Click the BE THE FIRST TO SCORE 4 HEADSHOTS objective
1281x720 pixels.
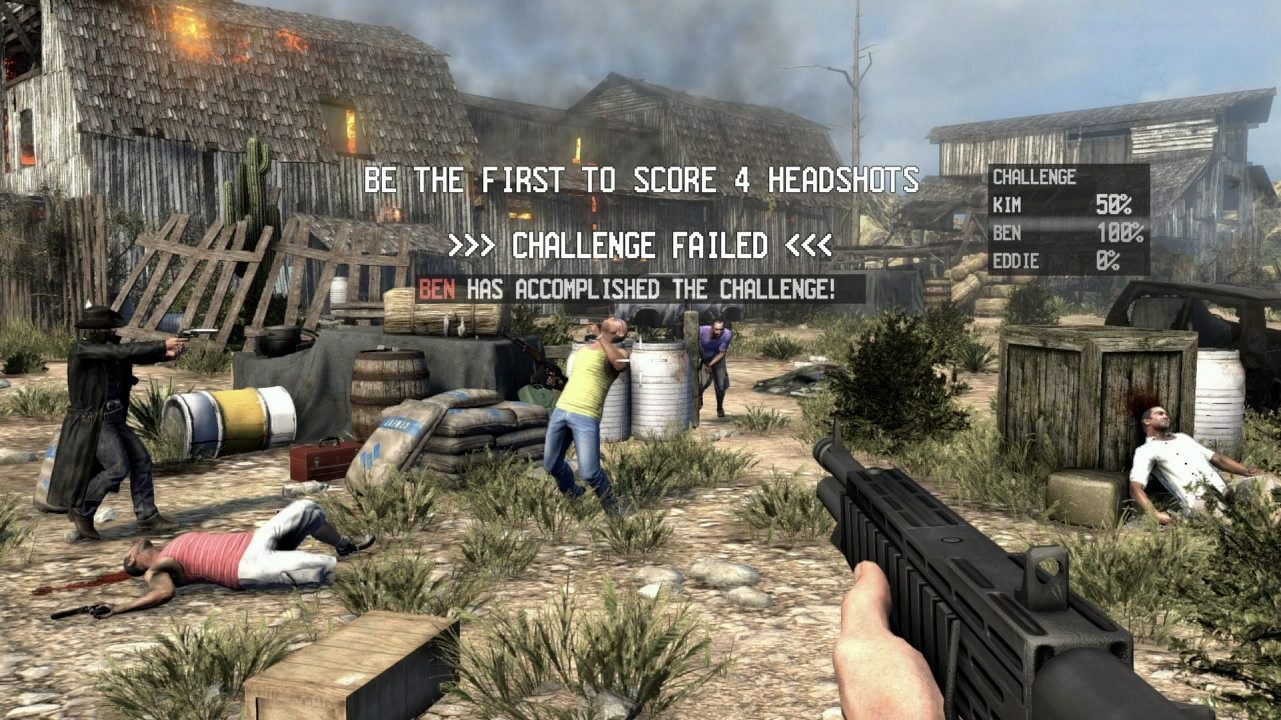[641, 180]
